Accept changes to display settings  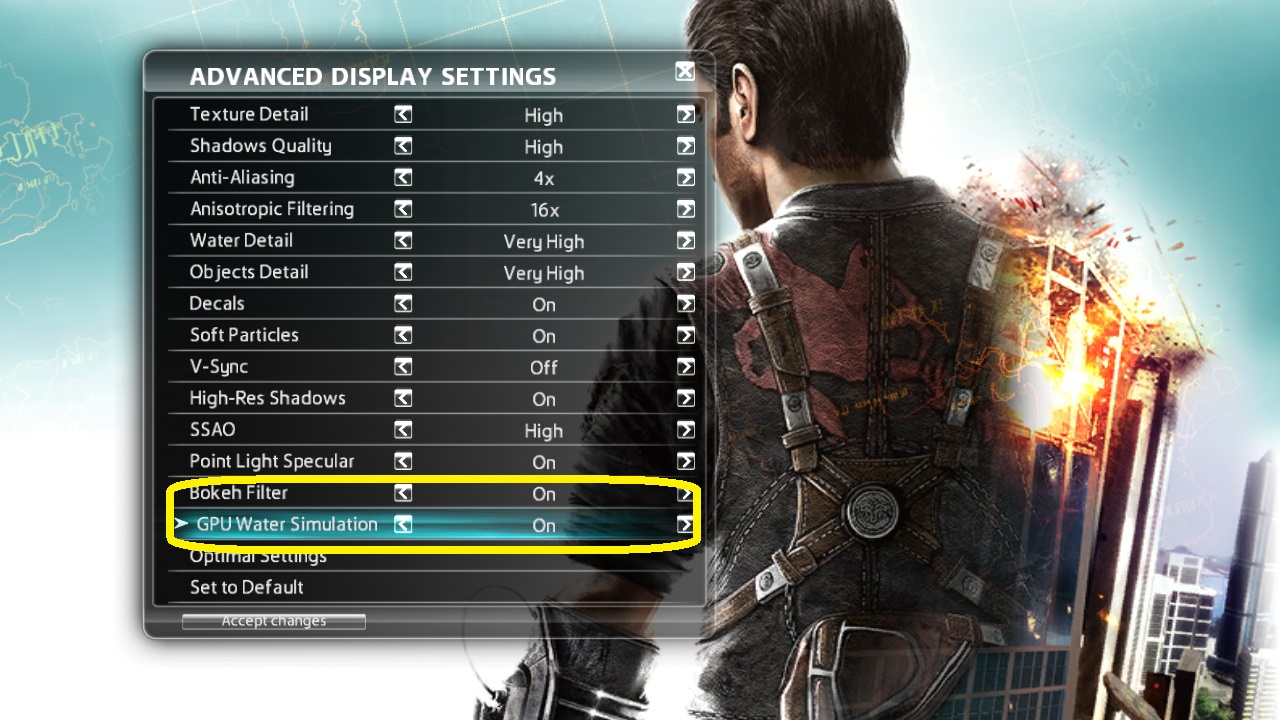pyautogui.click(x=274, y=621)
